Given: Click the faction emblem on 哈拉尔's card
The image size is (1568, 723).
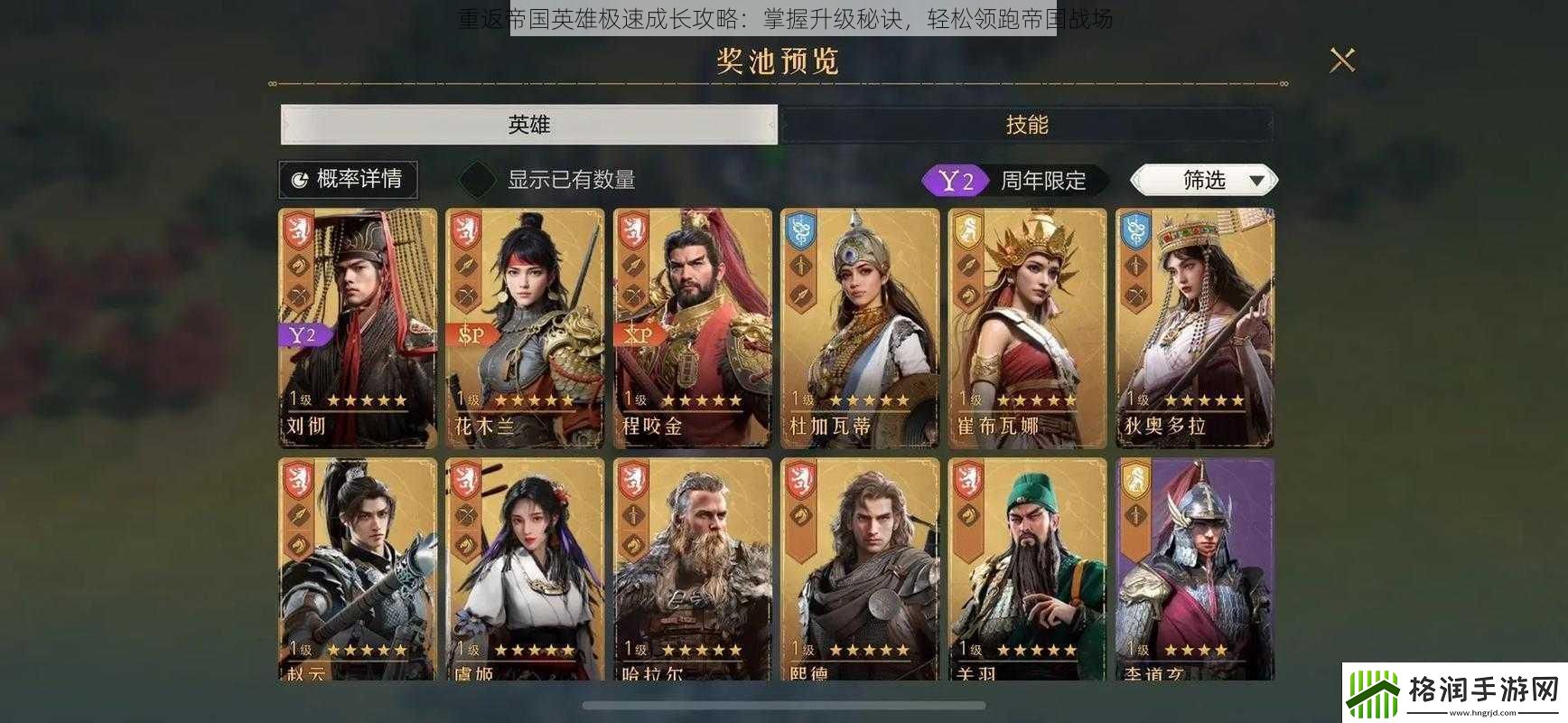Looking at the screenshot, I should coord(632,482).
